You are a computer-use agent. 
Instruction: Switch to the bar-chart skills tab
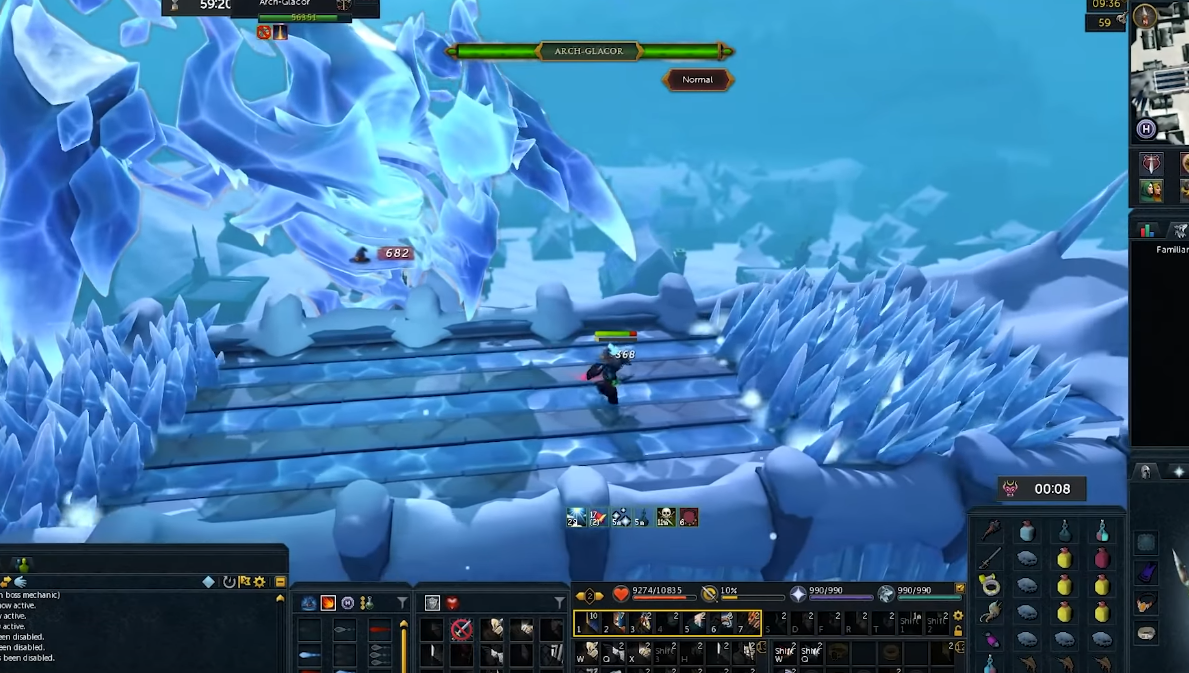coord(1148,231)
